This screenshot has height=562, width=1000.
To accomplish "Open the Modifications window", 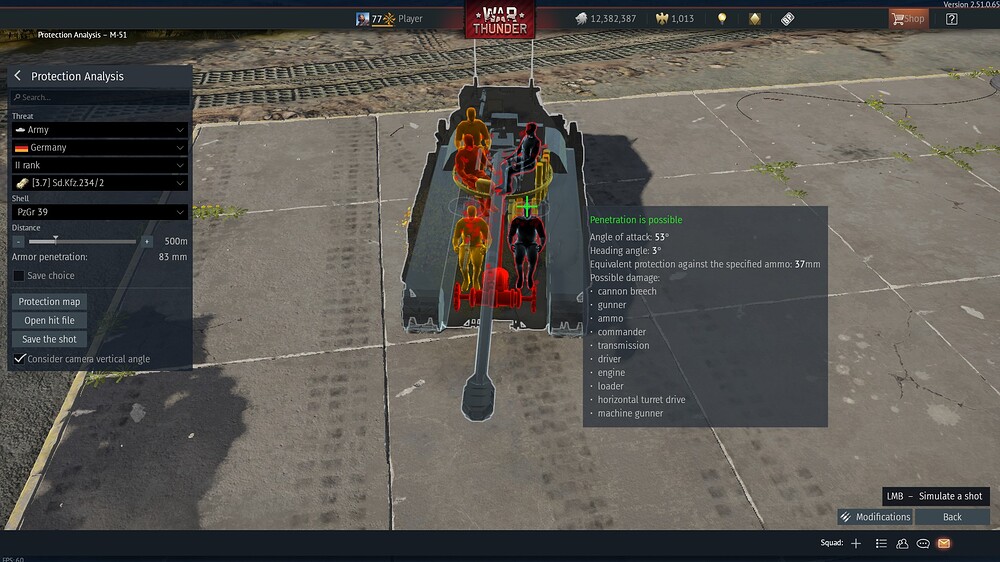I will [x=875, y=517].
